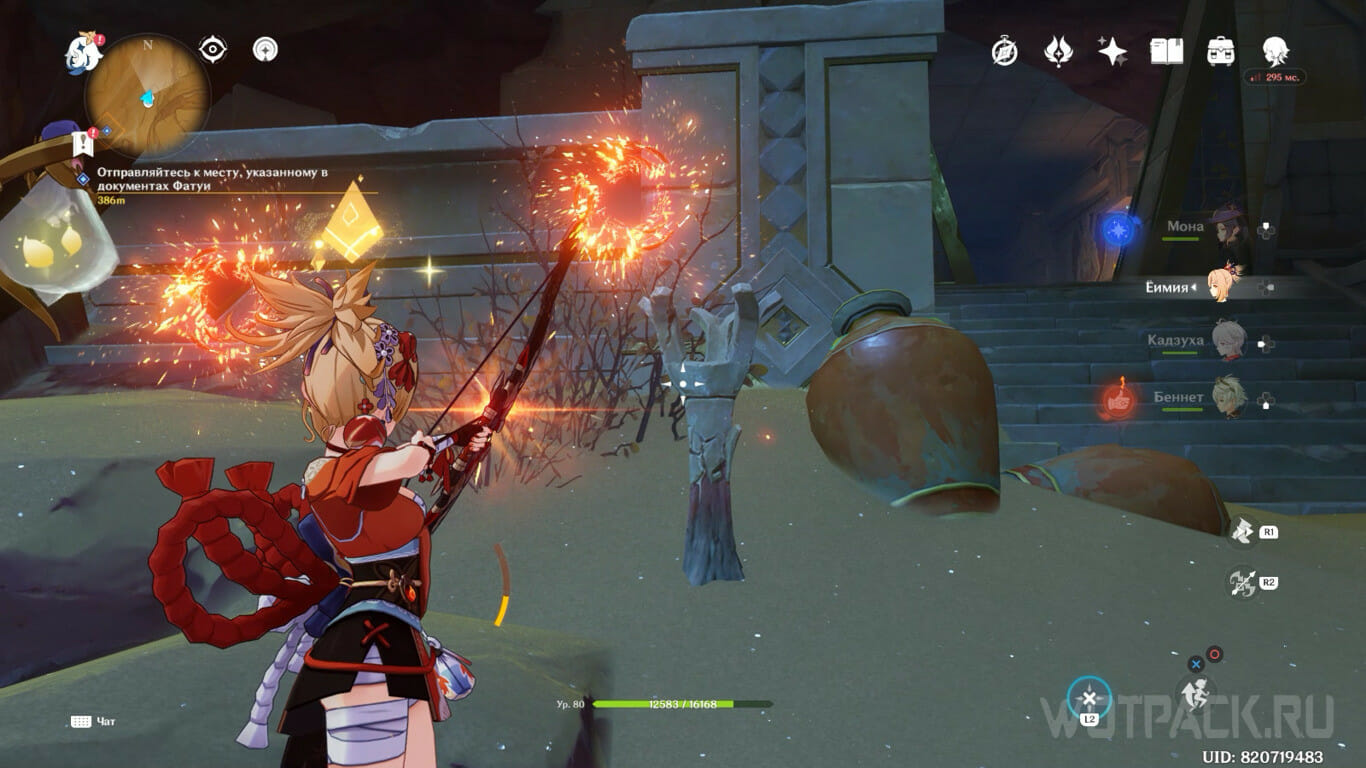
Task: Switch to party member Кадзуха
Action: (1226, 342)
